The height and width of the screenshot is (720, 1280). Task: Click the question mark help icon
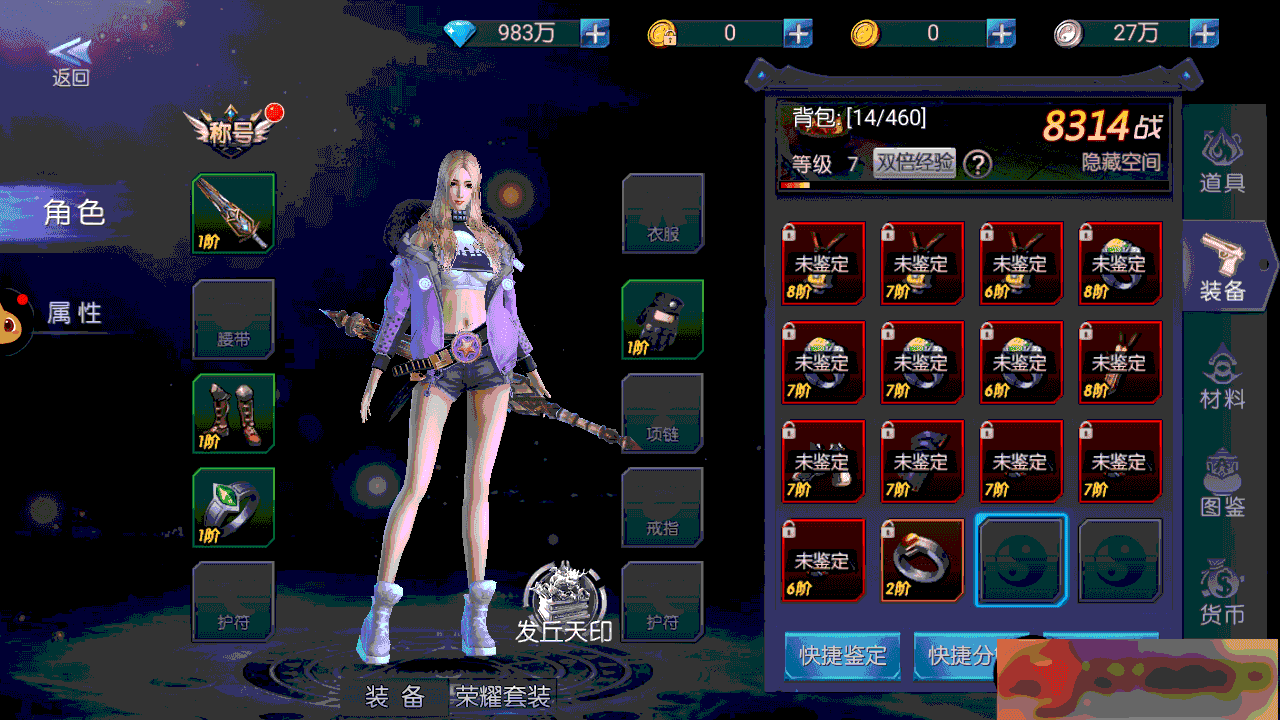(977, 164)
